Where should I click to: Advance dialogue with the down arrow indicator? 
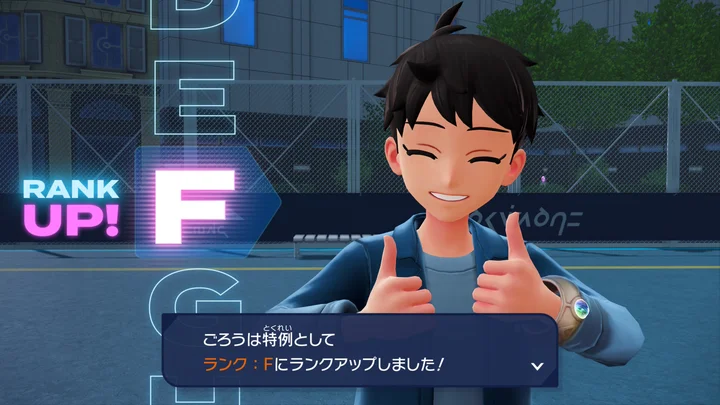(537, 366)
